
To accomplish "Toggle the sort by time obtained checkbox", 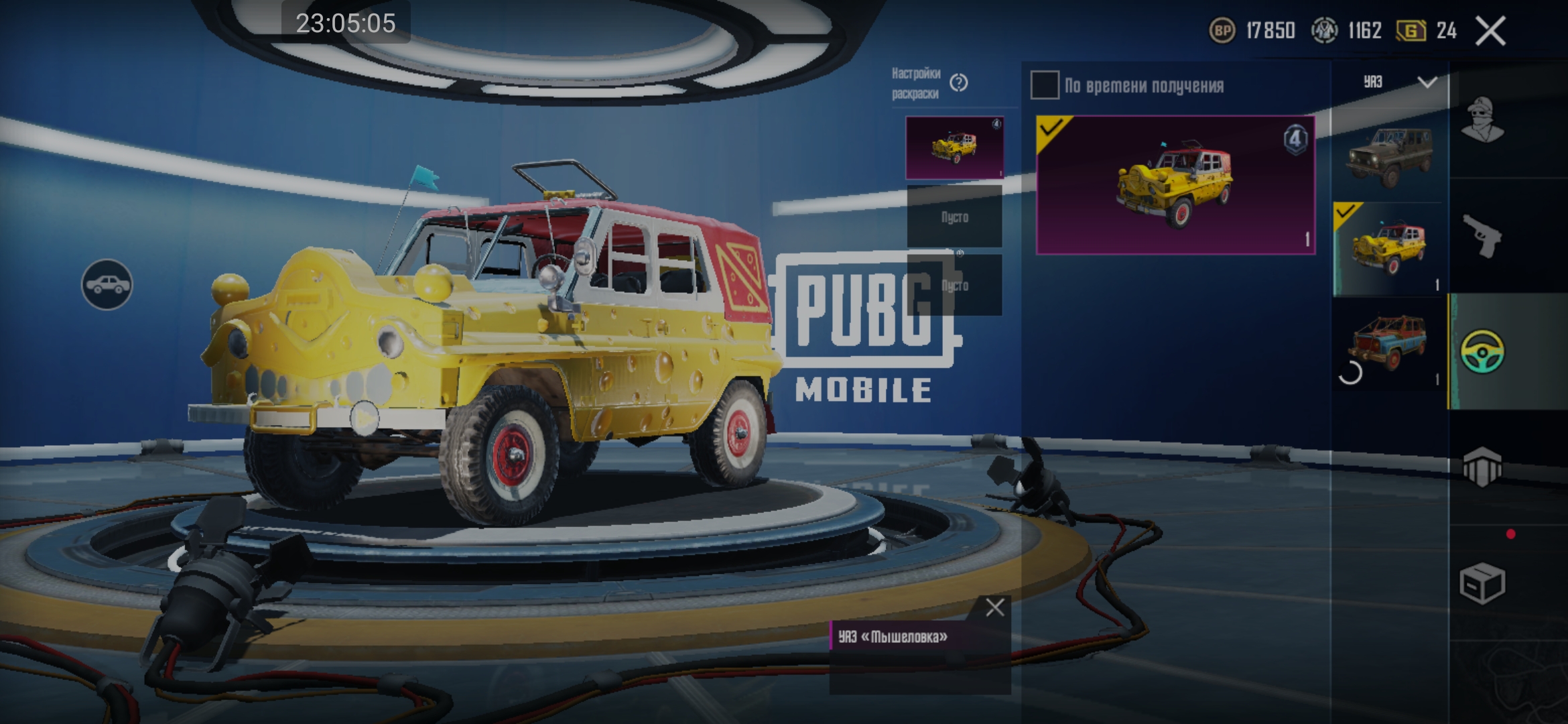I will click(x=1044, y=85).
